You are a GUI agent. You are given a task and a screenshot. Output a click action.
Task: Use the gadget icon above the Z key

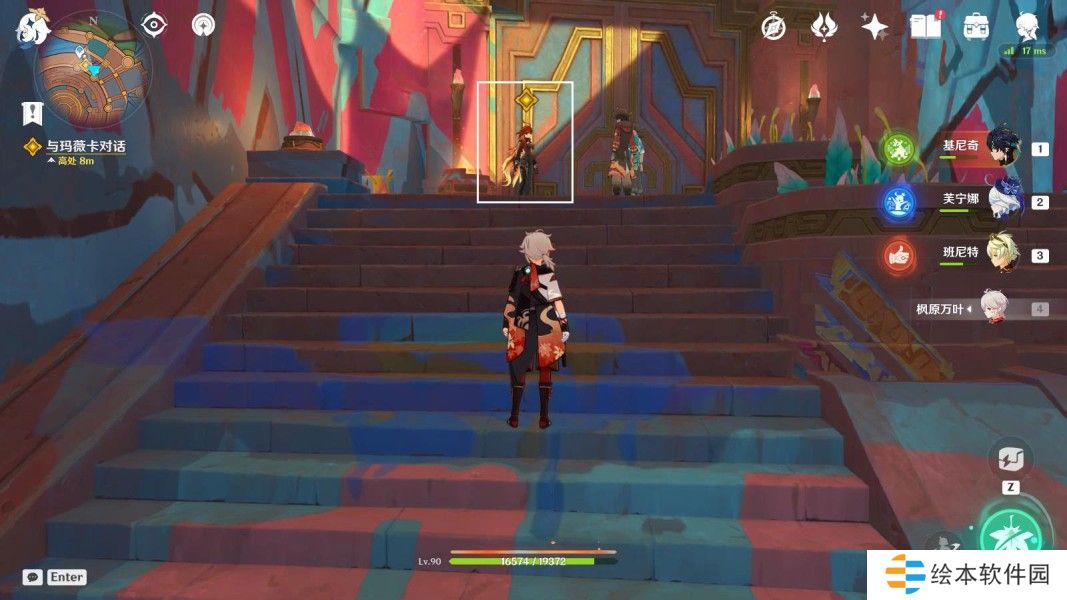[x=1010, y=459]
